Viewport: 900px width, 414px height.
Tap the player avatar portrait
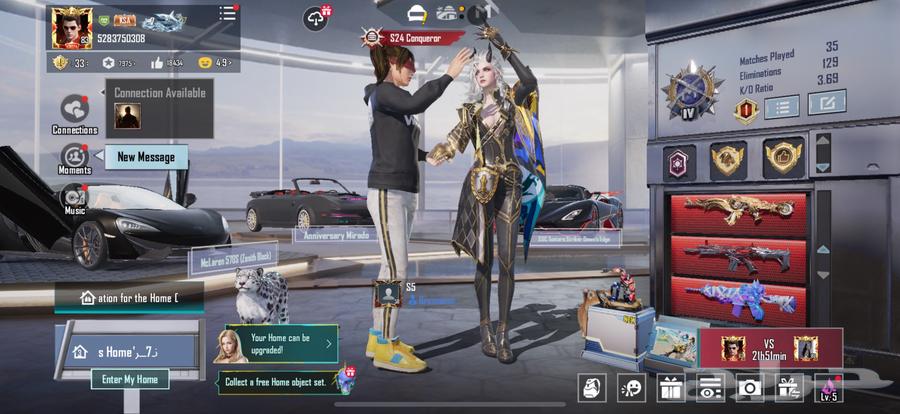point(71,27)
